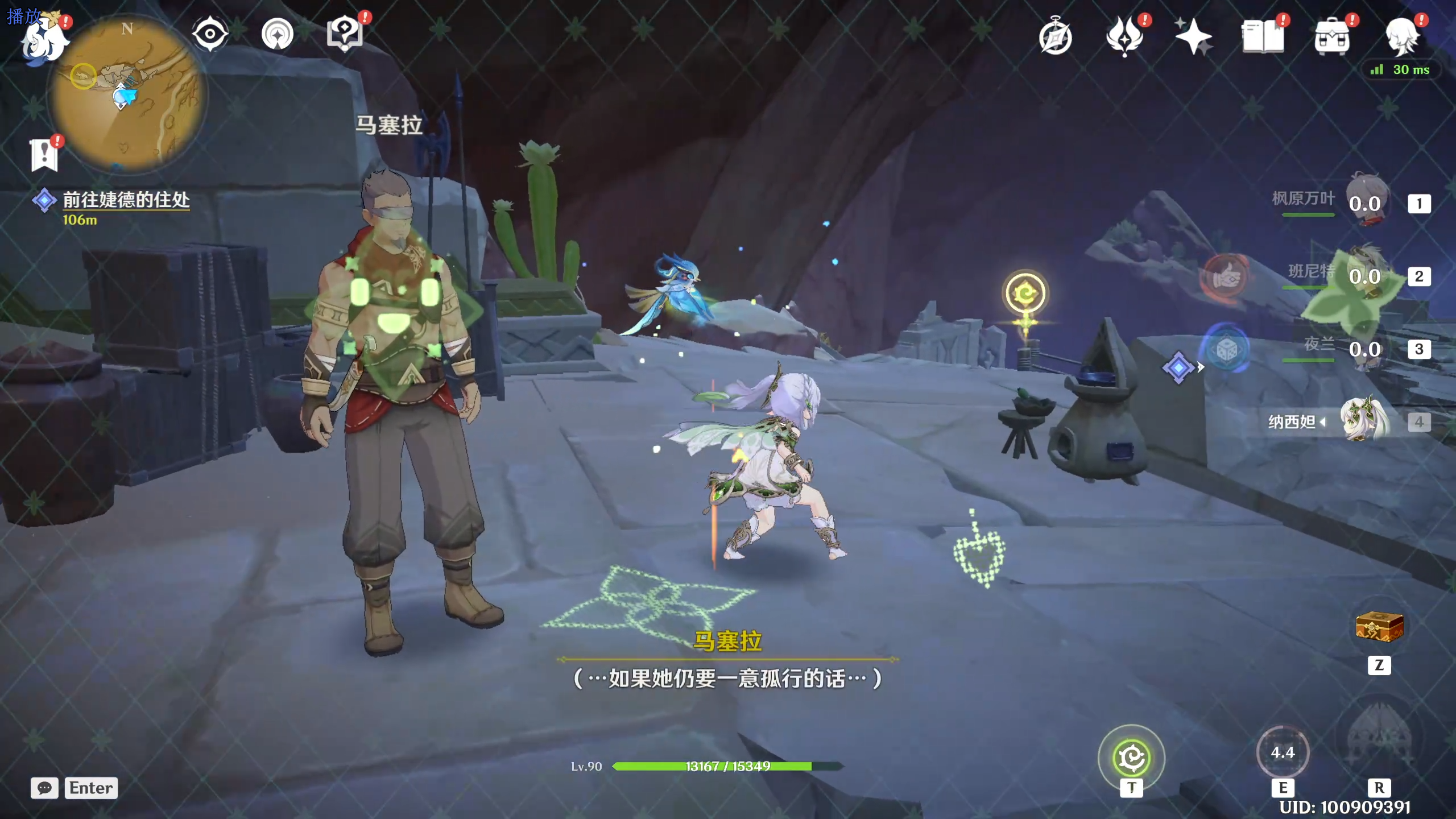Open the Wish four-pointed star icon

tap(1193, 38)
